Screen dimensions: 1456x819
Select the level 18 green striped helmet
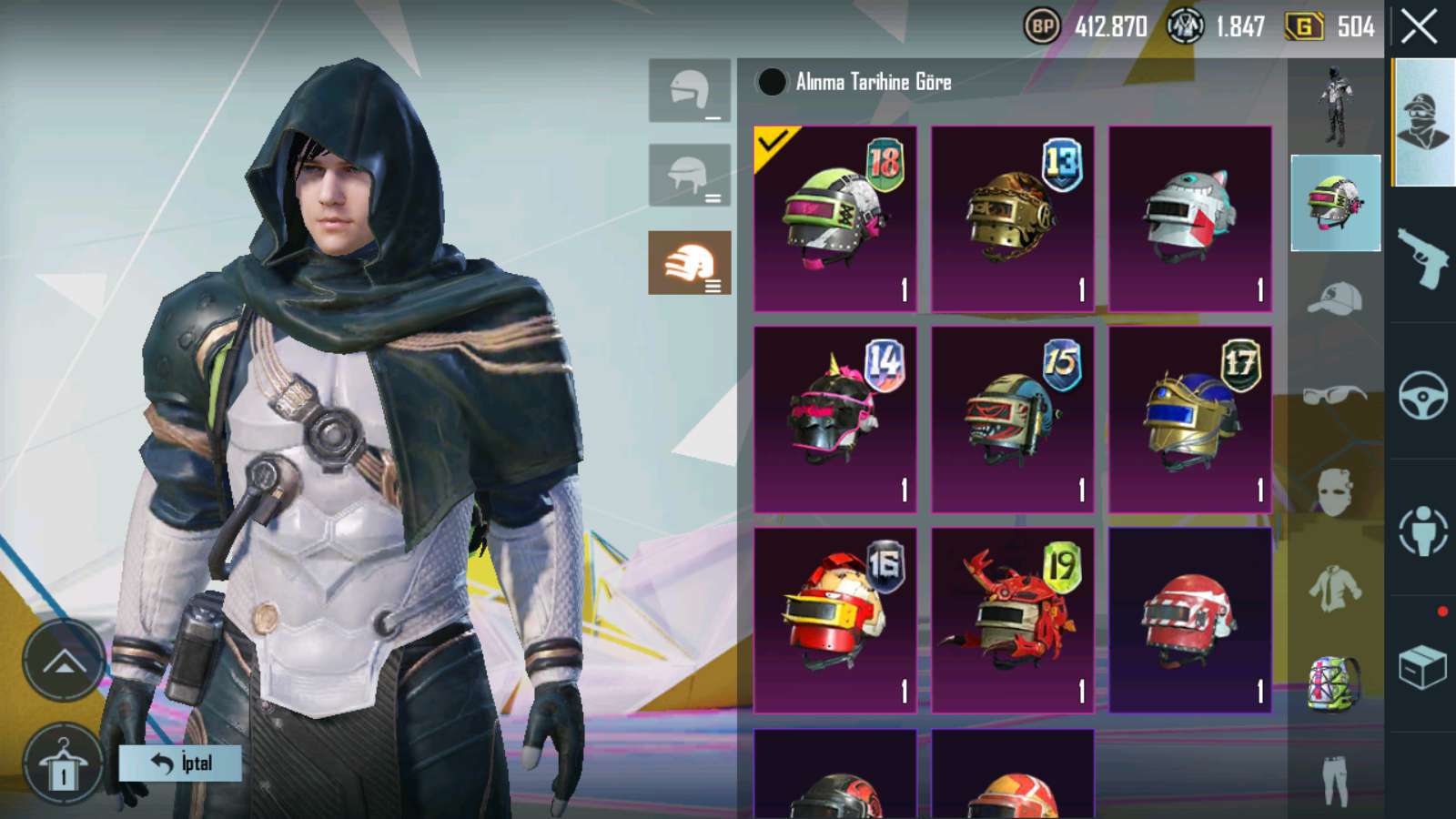click(834, 218)
